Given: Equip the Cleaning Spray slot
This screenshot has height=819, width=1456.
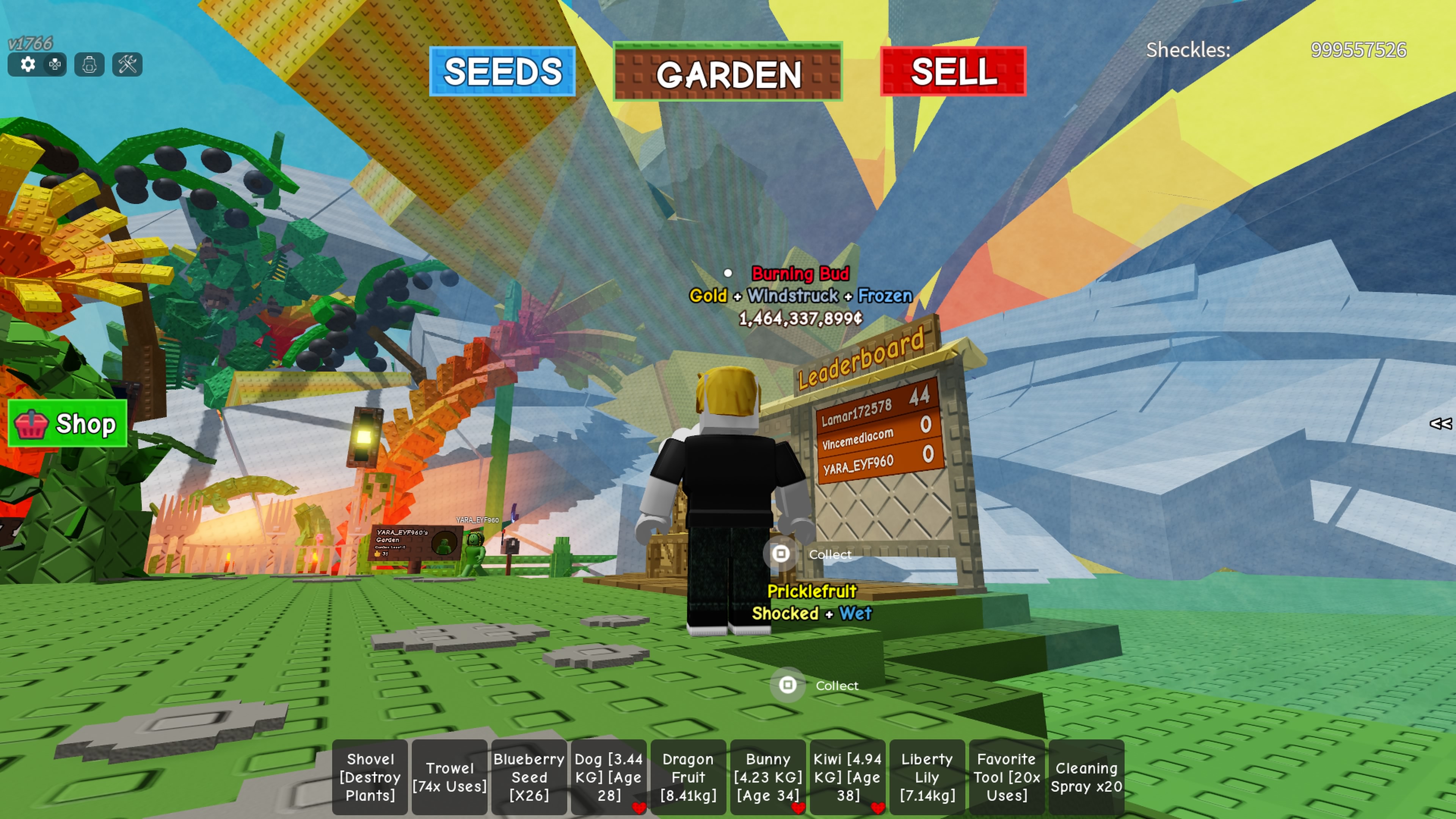Looking at the screenshot, I should (x=1086, y=777).
